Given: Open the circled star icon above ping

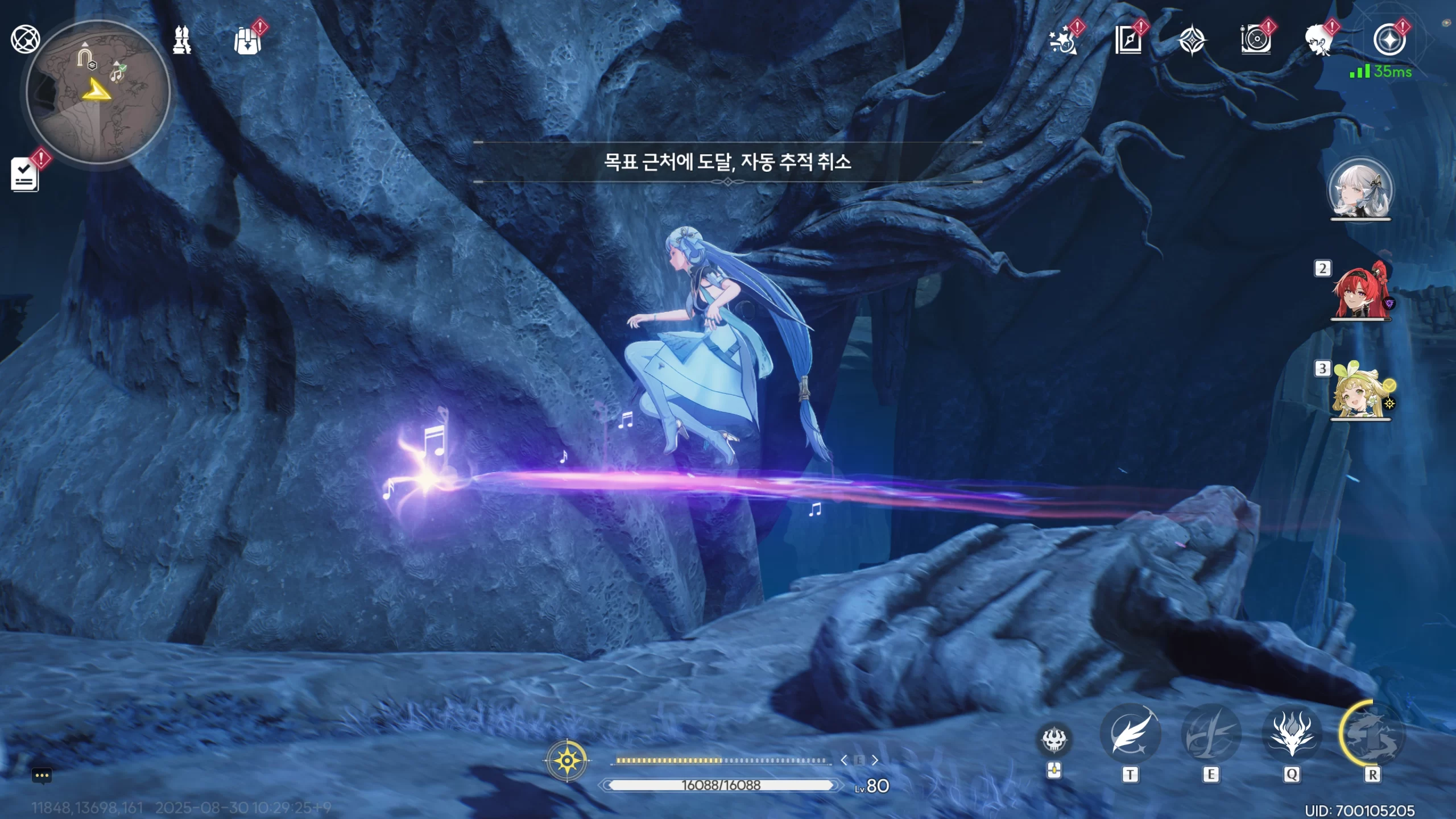Looking at the screenshot, I should tap(1389, 40).
